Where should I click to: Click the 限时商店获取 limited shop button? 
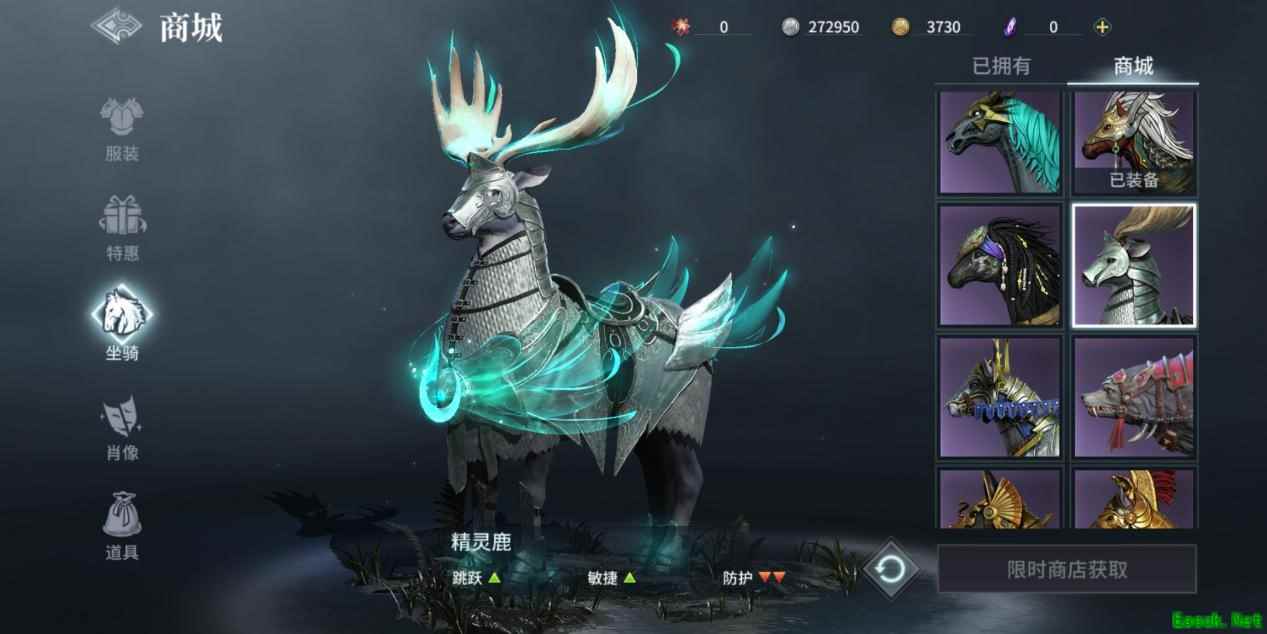tap(1066, 569)
